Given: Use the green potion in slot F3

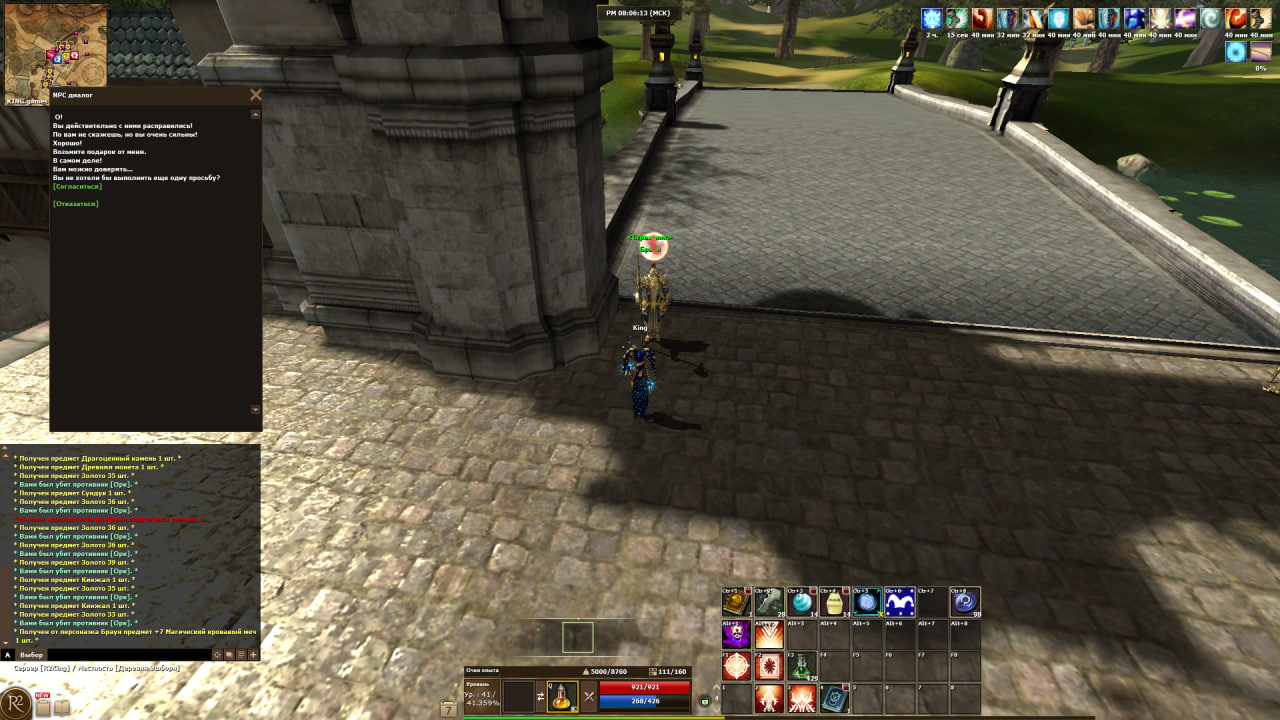Looking at the screenshot, I should click(x=801, y=666).
